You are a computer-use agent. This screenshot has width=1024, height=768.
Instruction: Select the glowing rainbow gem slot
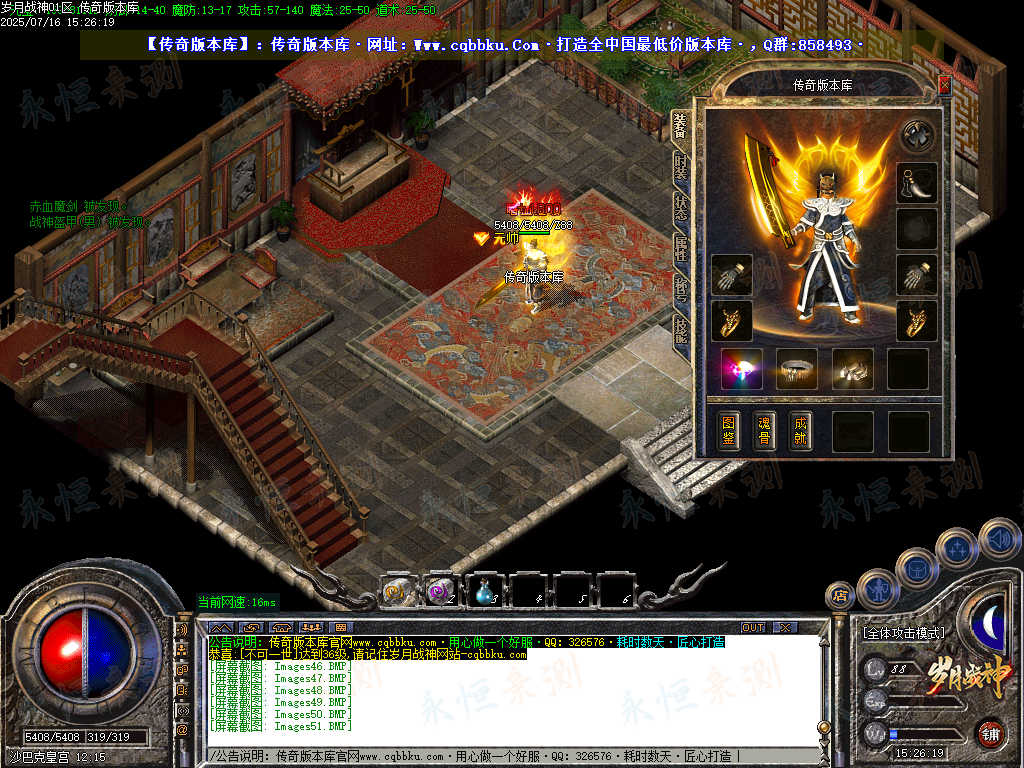(x=742, y=369)
